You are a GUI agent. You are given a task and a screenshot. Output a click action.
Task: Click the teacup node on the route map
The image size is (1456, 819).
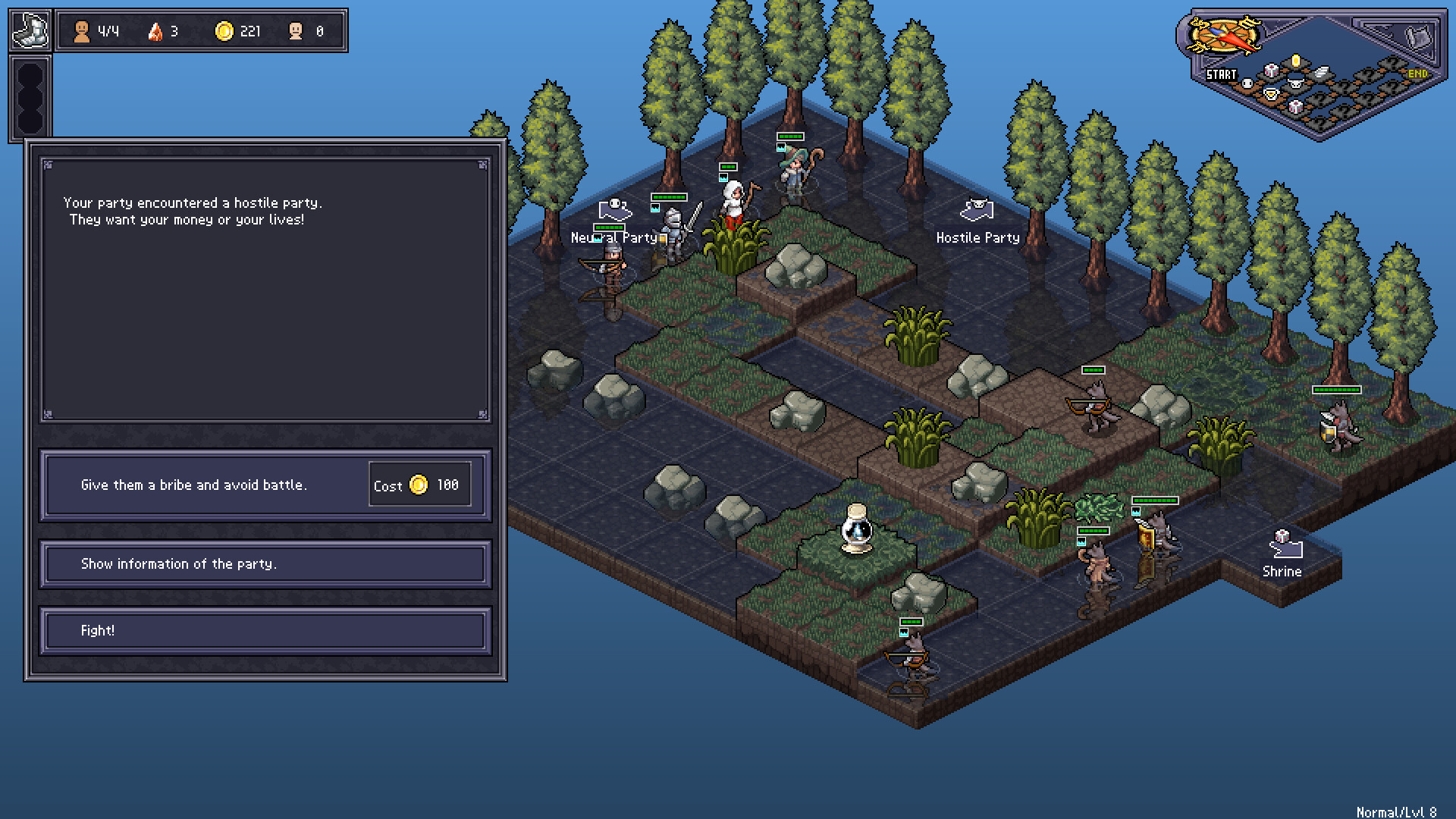(1272, 95)
